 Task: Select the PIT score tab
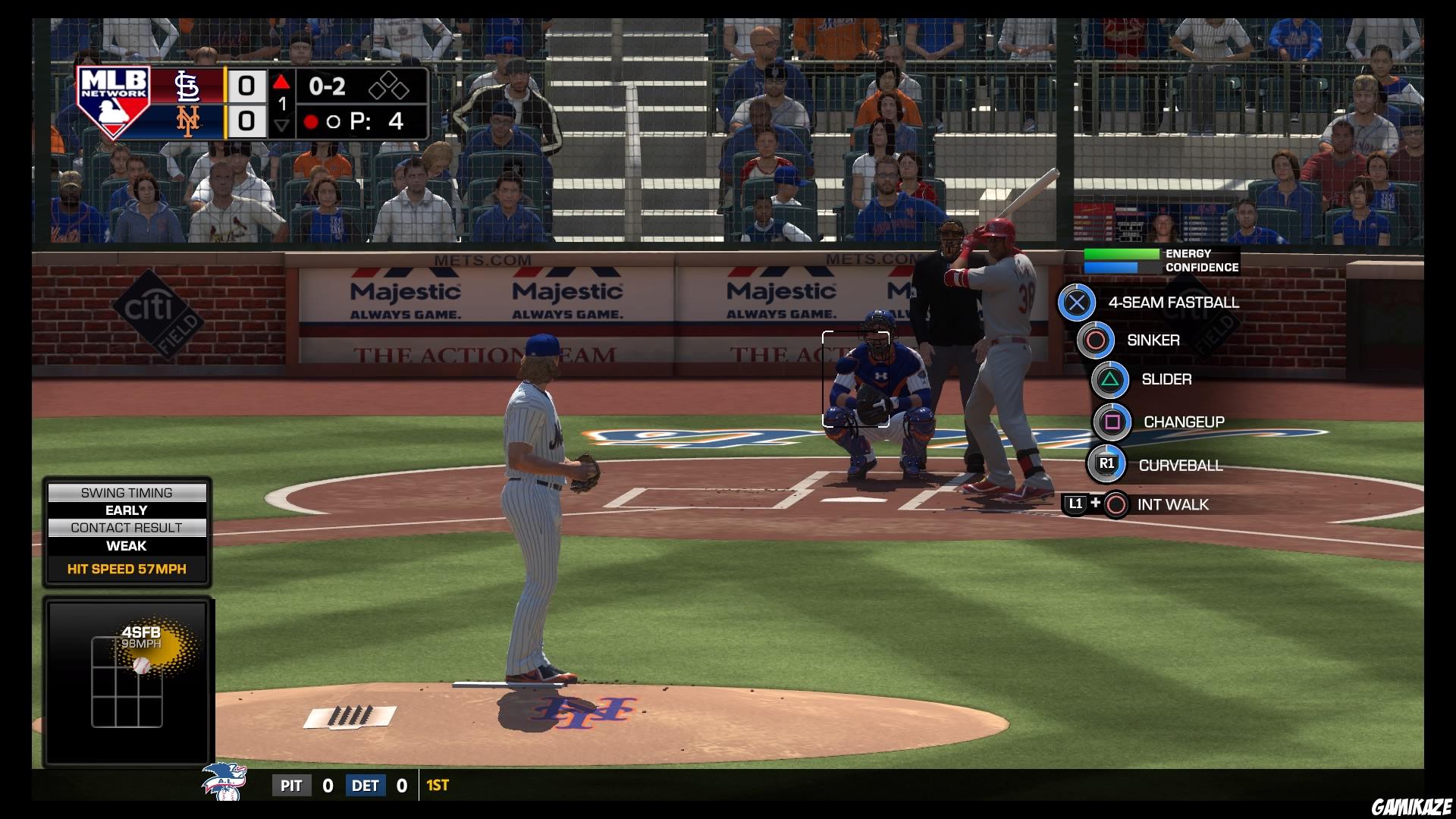pos(292,786)
